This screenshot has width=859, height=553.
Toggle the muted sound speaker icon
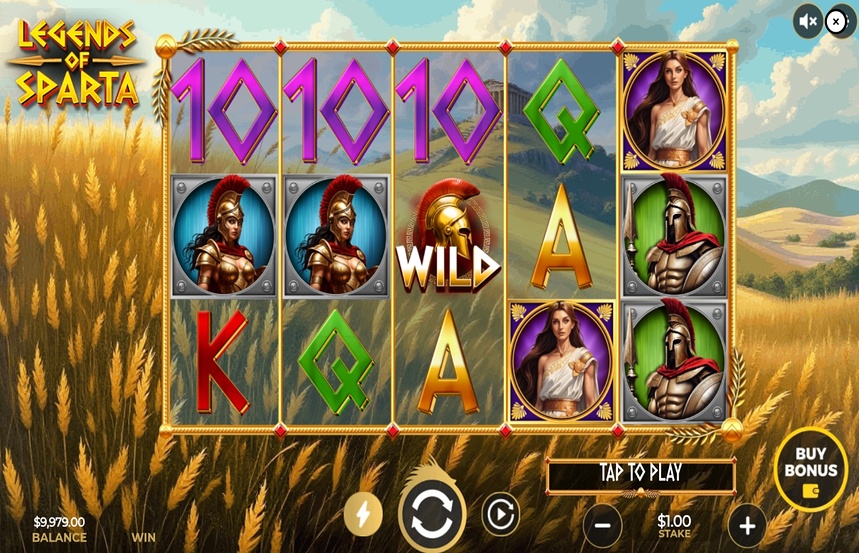807,21
